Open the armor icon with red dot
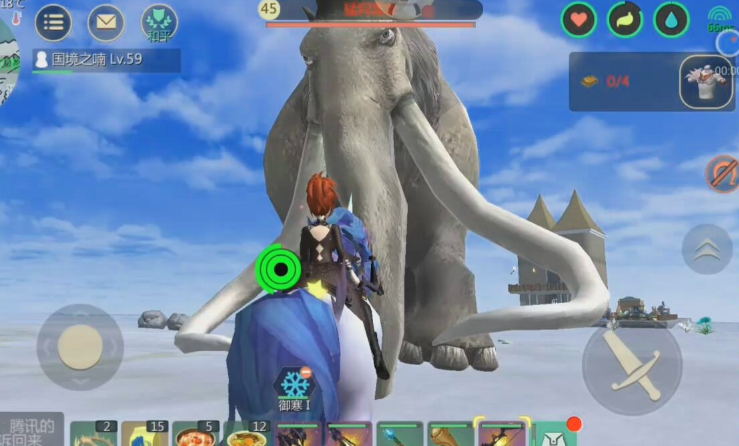 click(x=556, y=434)
